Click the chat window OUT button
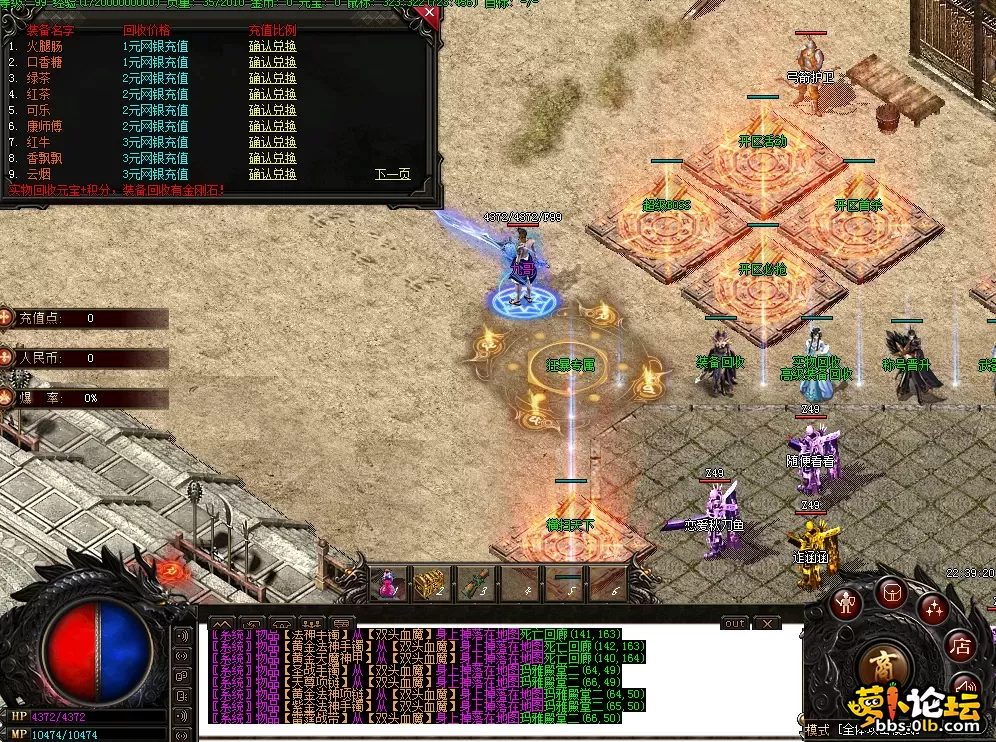This screenshot has width=996, height=742. pyautogui.click(x=734, y=623)
